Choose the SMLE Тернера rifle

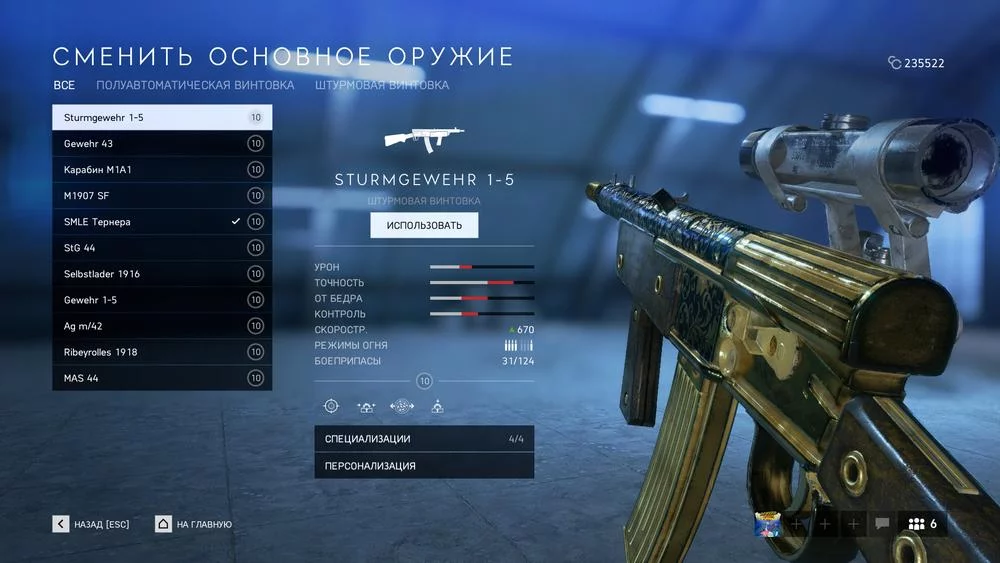click(160, 221)
